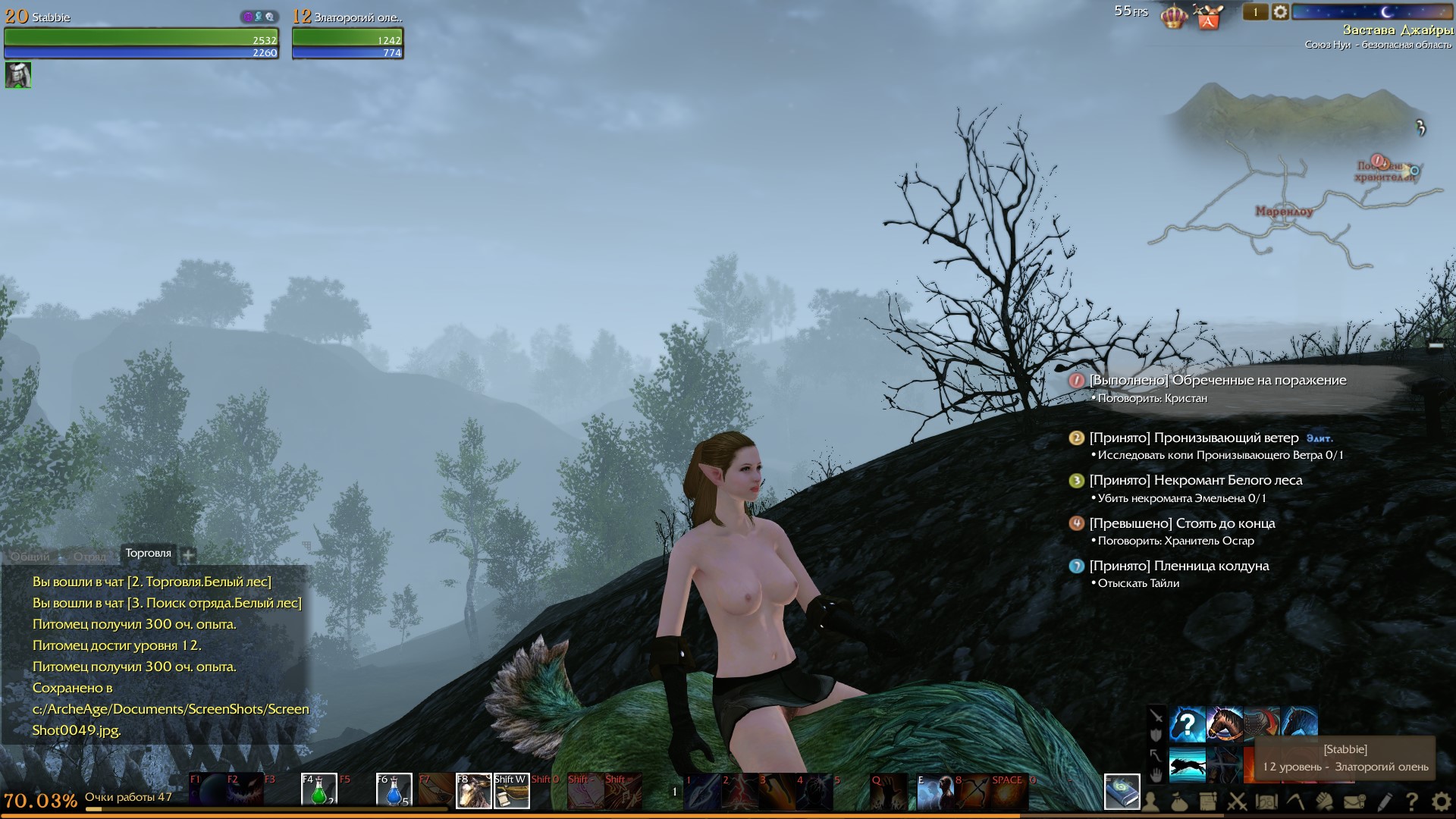Activate the F8 mount summon slot
The width and height of the screenshot is (1456, 819).
pyautogui.click(x=473, y=790)
